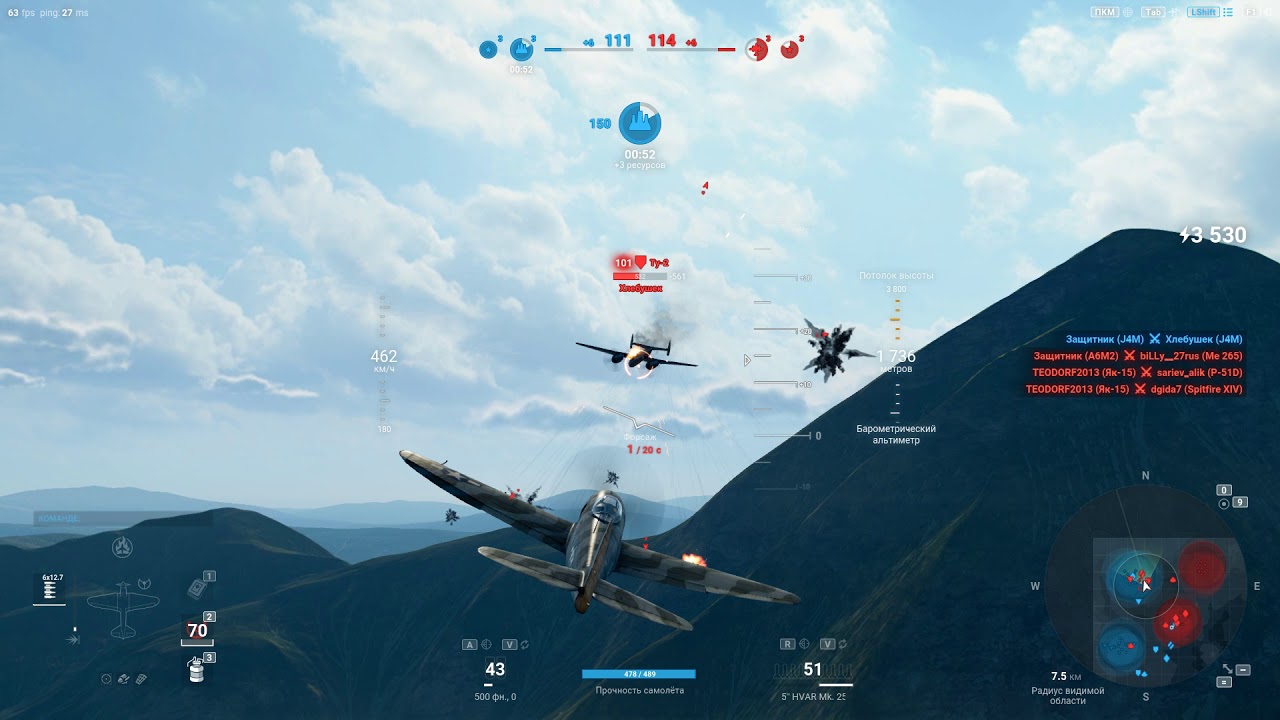Select the slot 2 consumable on cooldown
Screen dimensions: 1280x720
coord(197,631)
